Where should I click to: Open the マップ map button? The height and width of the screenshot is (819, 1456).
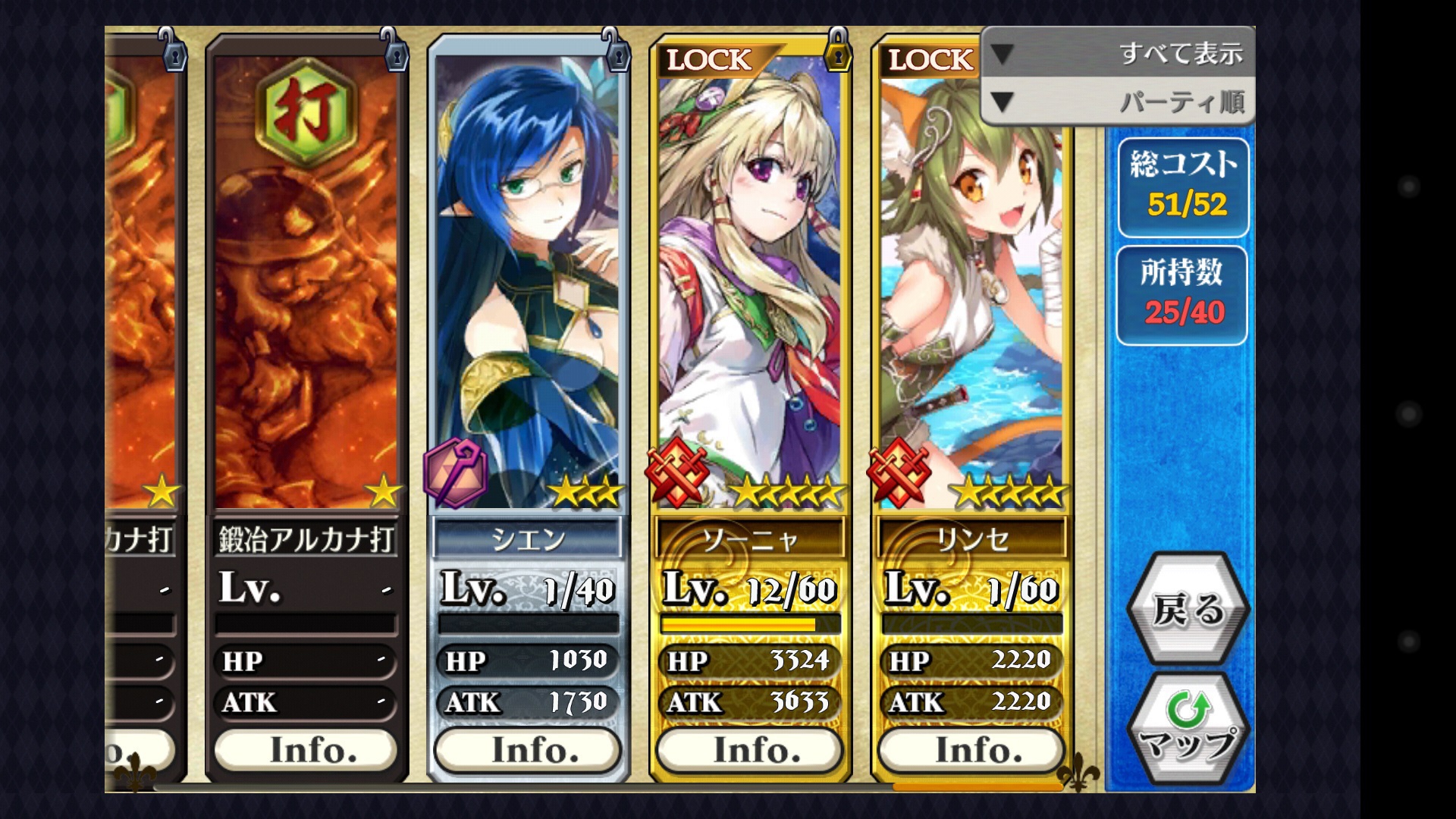pyautogui.click(x=1187, y=730)
